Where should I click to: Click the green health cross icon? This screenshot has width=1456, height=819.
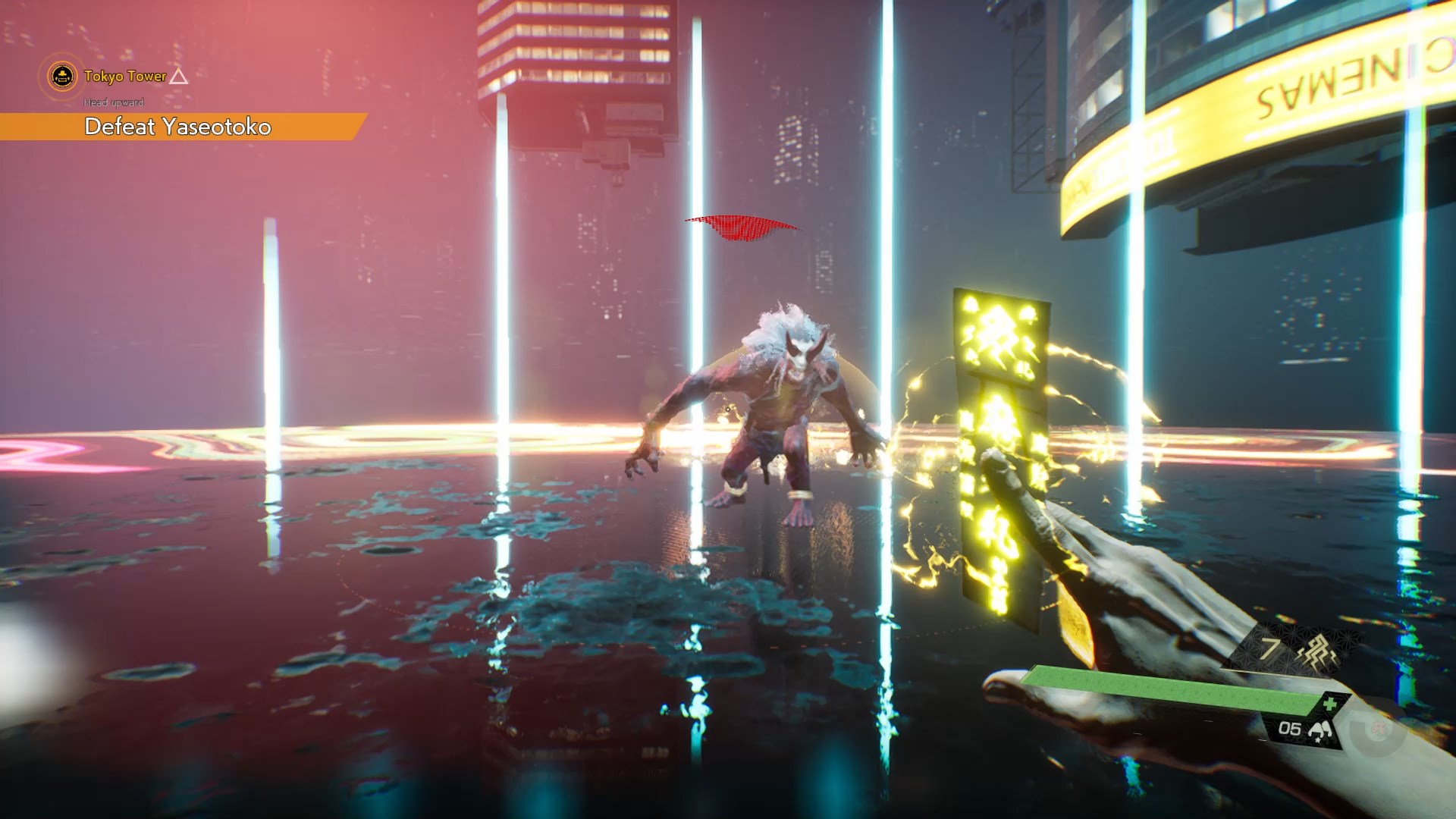1330,704
